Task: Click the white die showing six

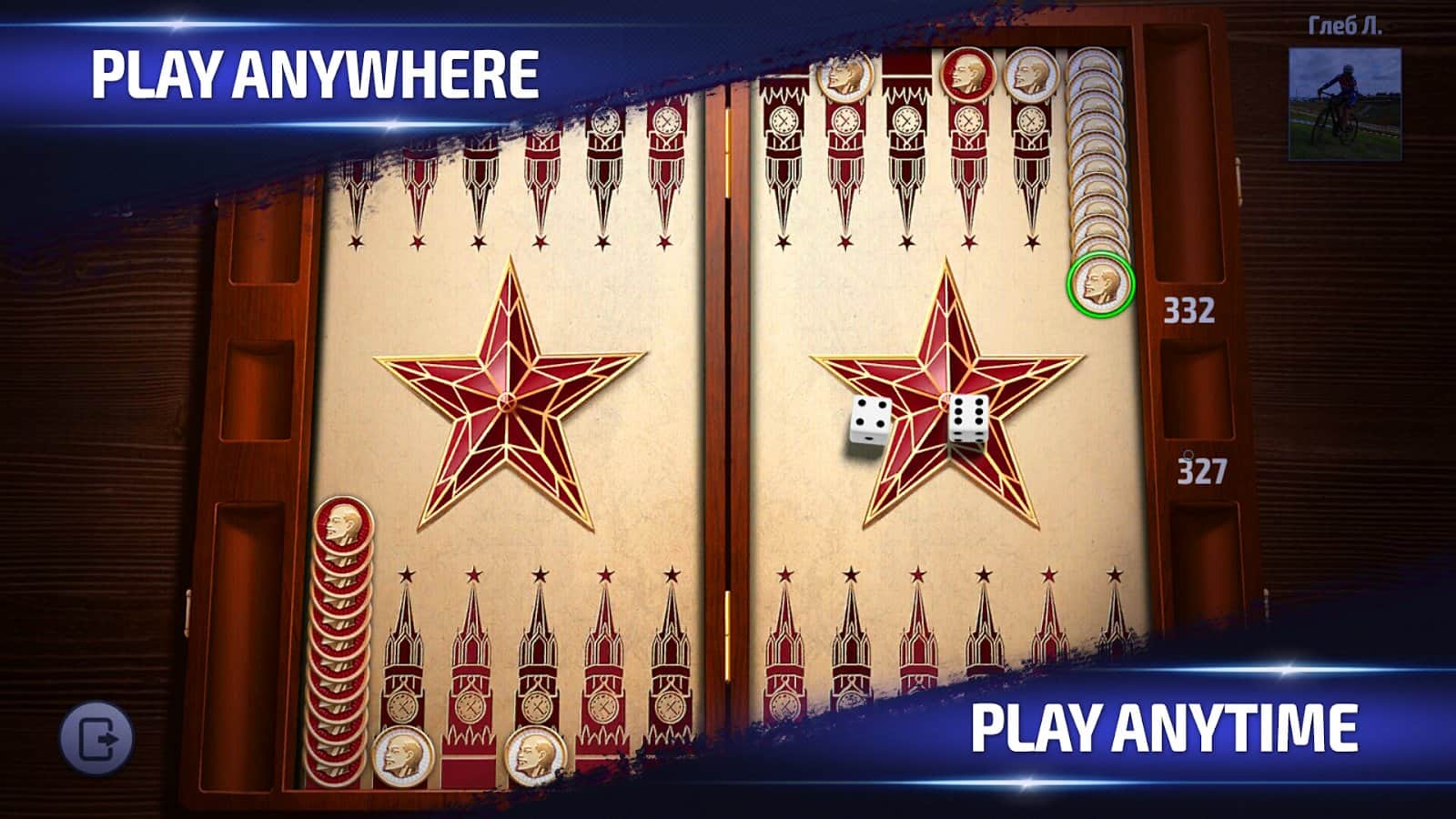Action: tap(970, 424)
